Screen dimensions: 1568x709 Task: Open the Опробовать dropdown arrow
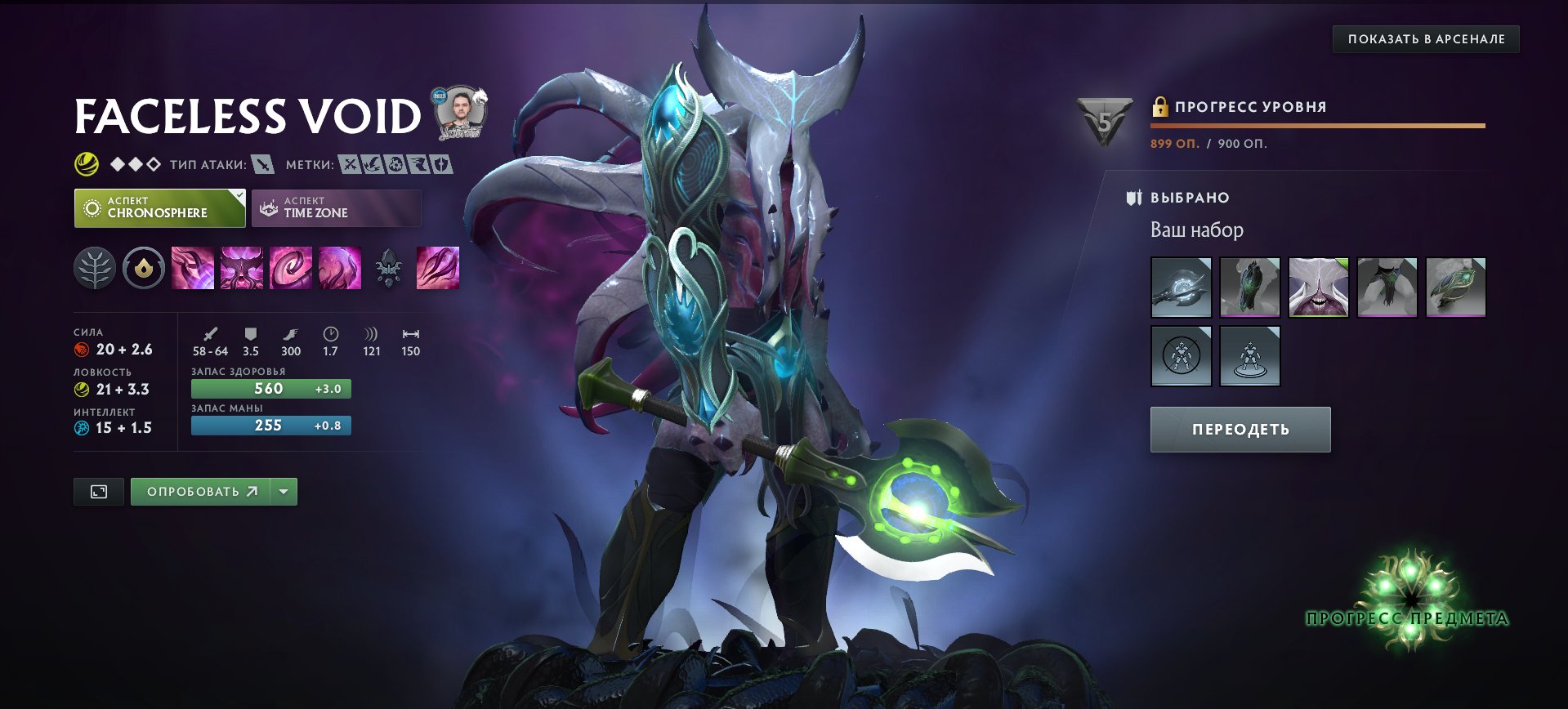pos(283,491)
